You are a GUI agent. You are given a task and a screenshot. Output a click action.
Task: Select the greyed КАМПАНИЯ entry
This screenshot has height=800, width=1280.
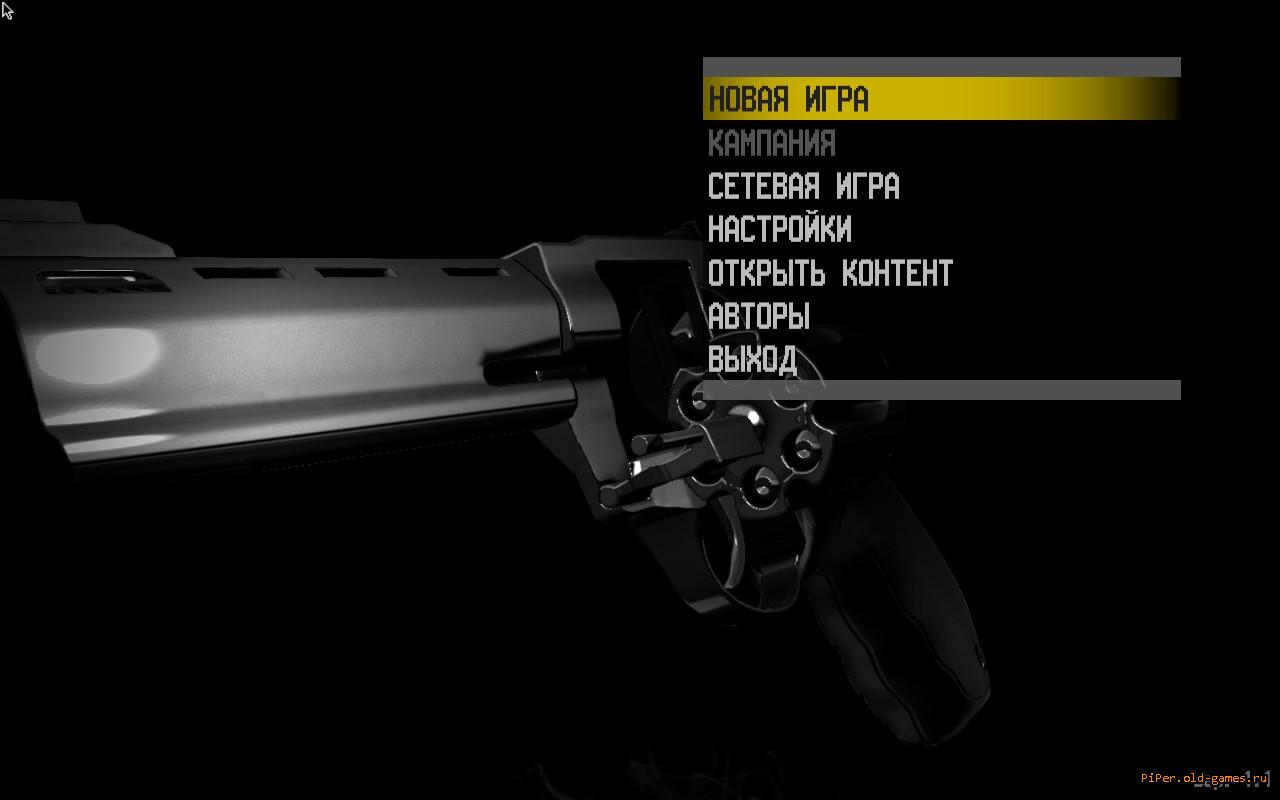(x=771, y=143)
